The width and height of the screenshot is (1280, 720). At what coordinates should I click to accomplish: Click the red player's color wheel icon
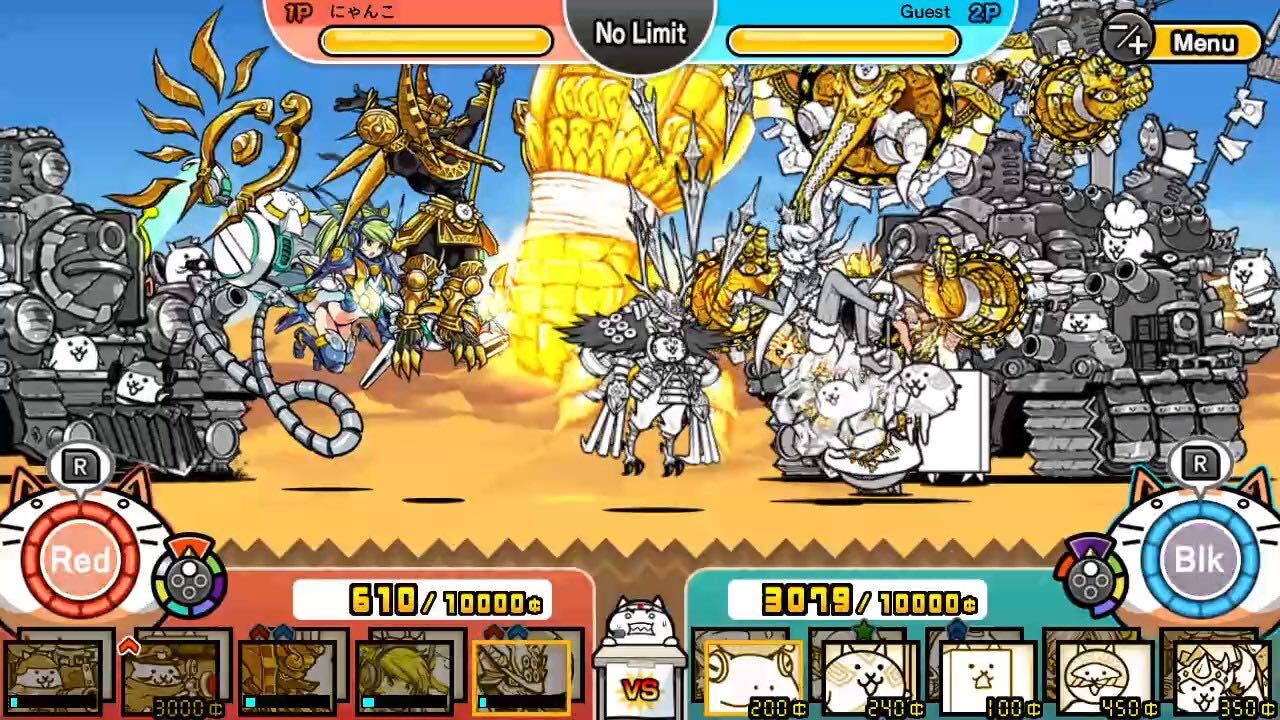tap(190, 580)
